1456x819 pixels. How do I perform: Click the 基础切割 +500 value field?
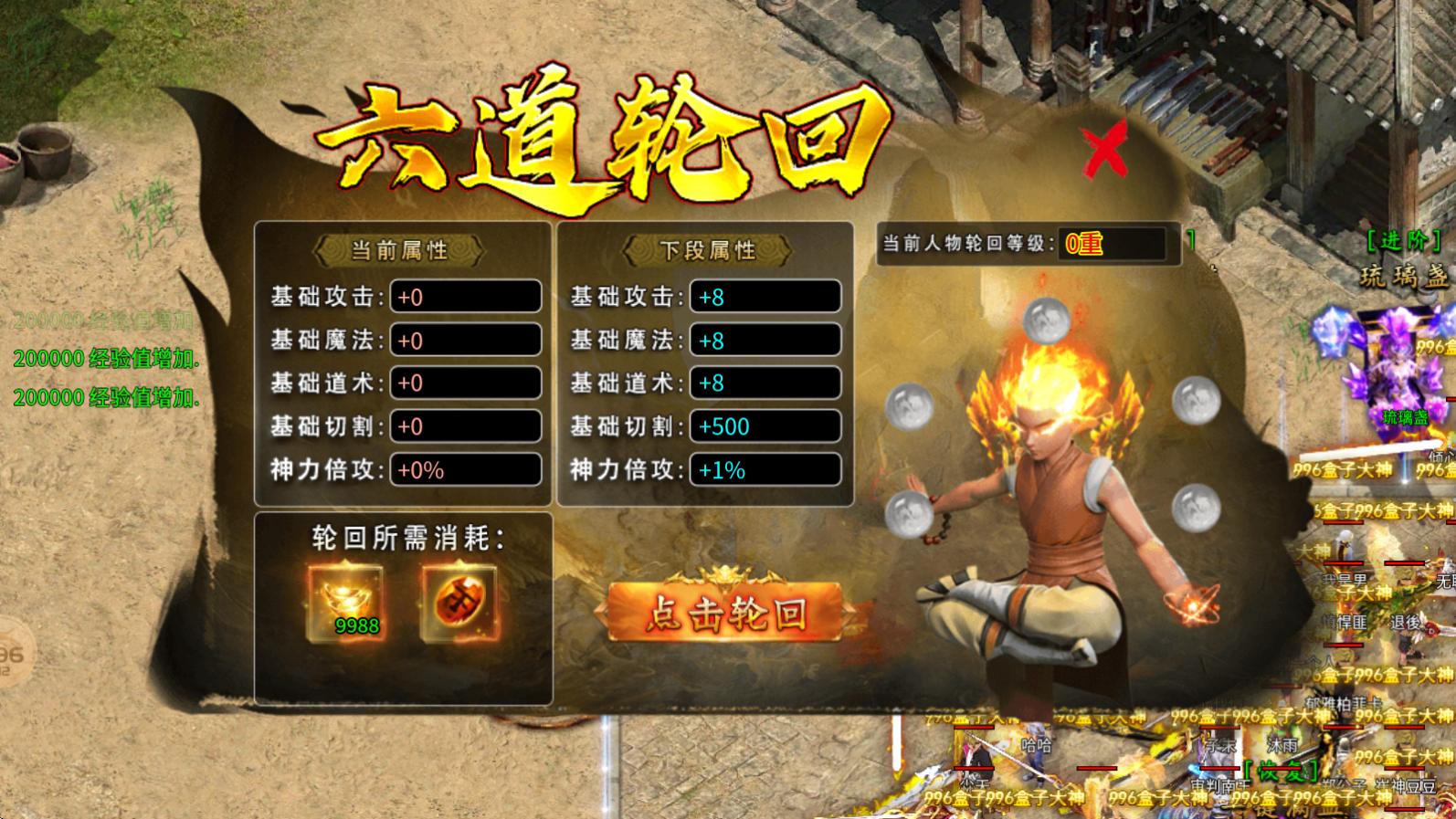pos(765,426)
